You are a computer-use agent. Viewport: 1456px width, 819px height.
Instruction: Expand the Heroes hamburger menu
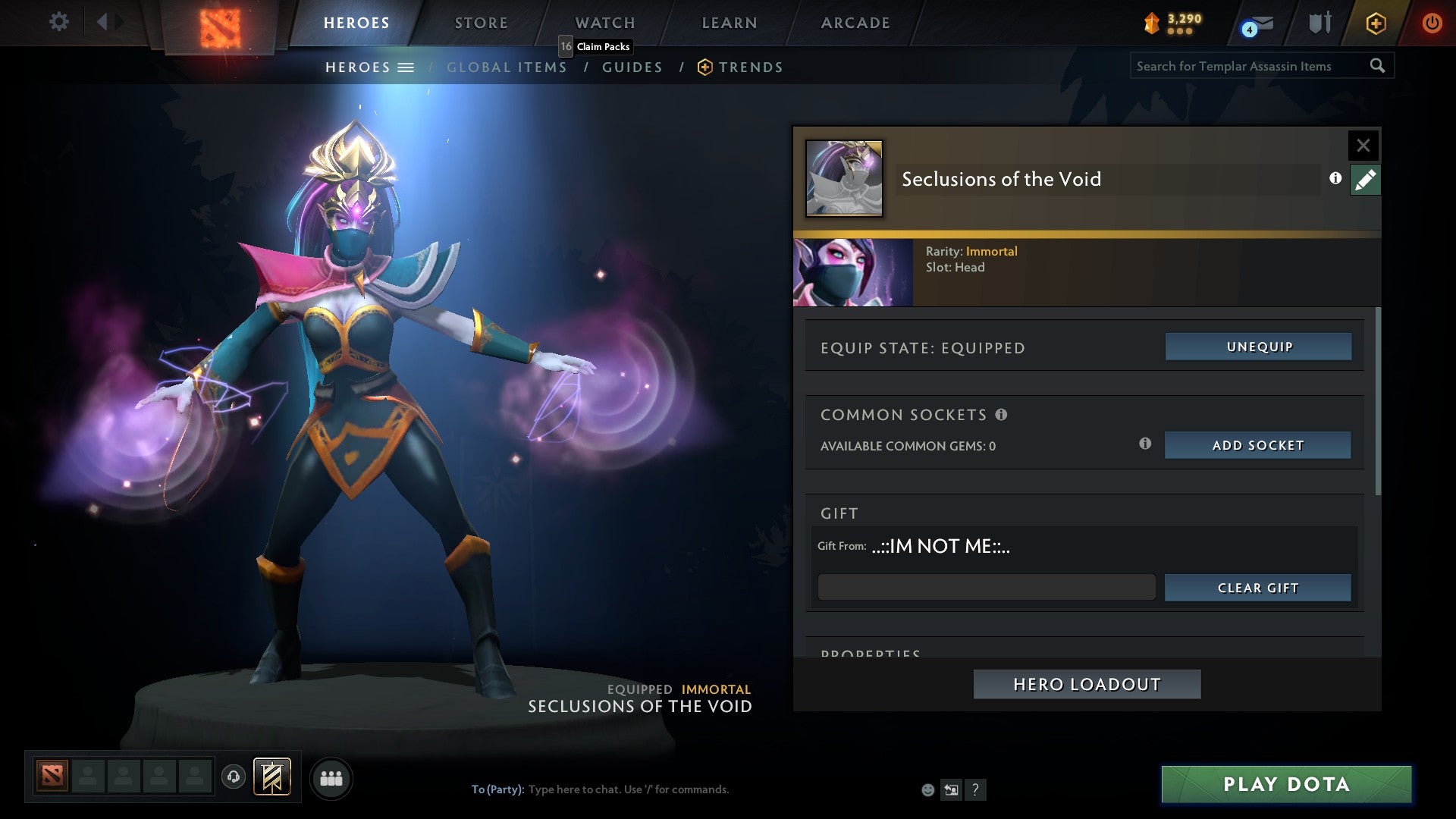[407, 67]
